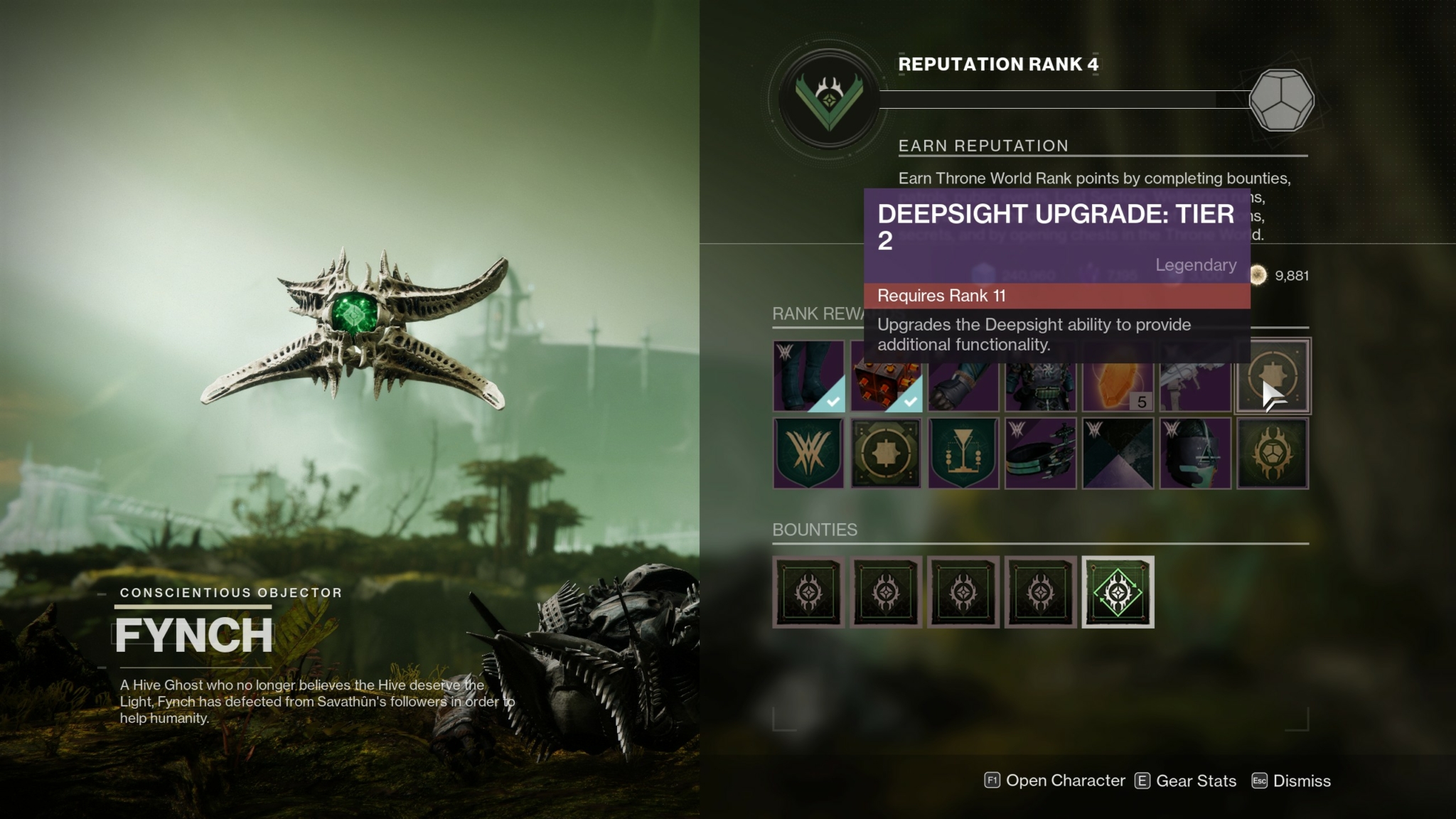The height and width of the screenshot is (819, 1456).
Task: Click the highlighted Deepsight Upgrade: Tier 2 reward
Action: (x=1273, y=376)
